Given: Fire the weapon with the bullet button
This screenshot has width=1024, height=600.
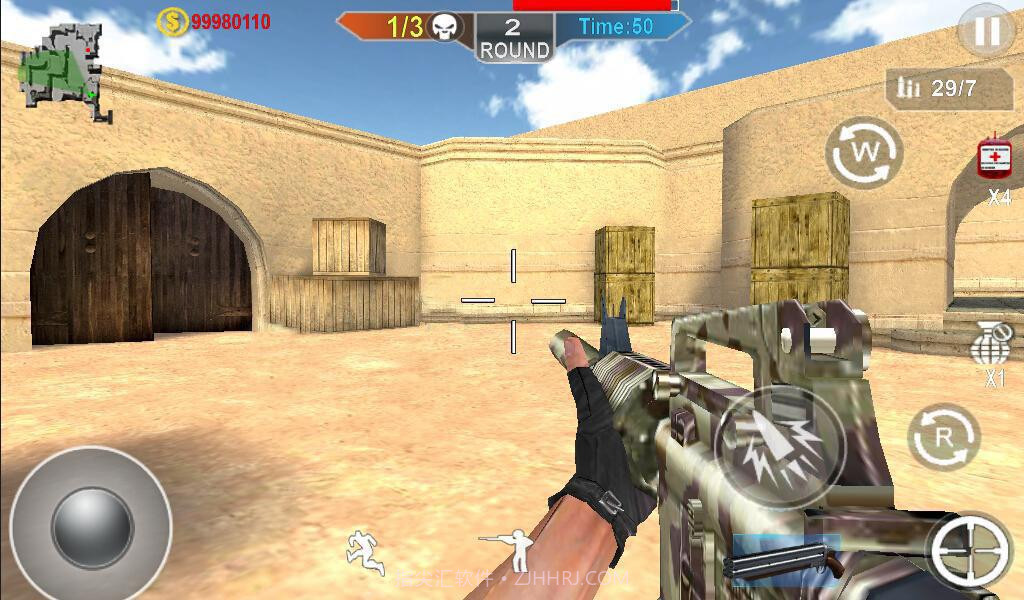Looking at the screenshot, I should click(779, 447).
